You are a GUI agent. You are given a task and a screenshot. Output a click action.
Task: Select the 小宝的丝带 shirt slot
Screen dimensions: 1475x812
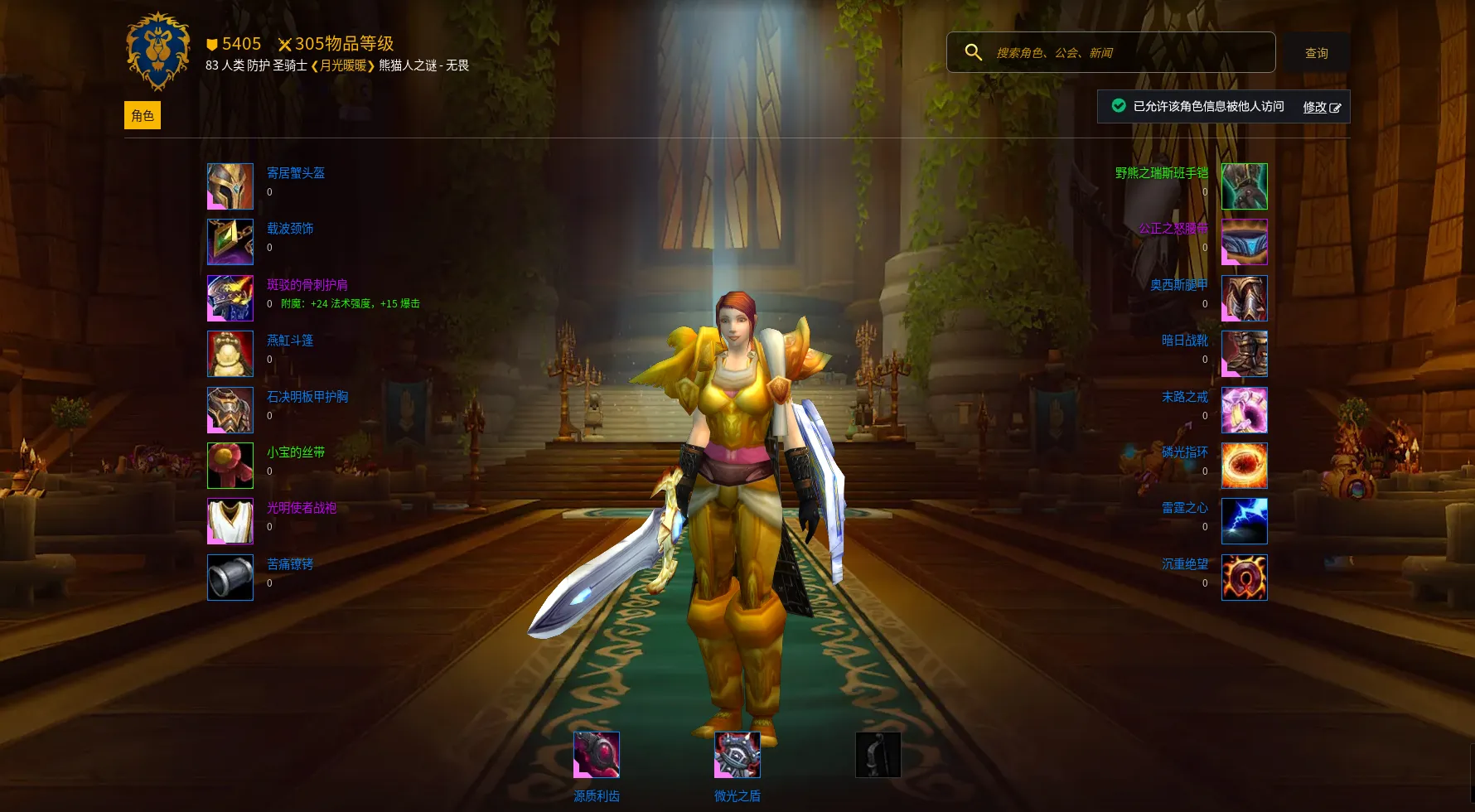[230, 466]
